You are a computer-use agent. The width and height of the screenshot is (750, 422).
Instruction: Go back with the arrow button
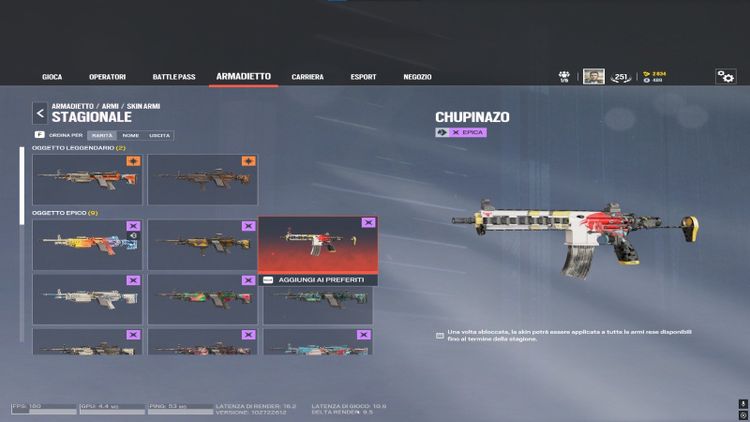pos(40,113)
